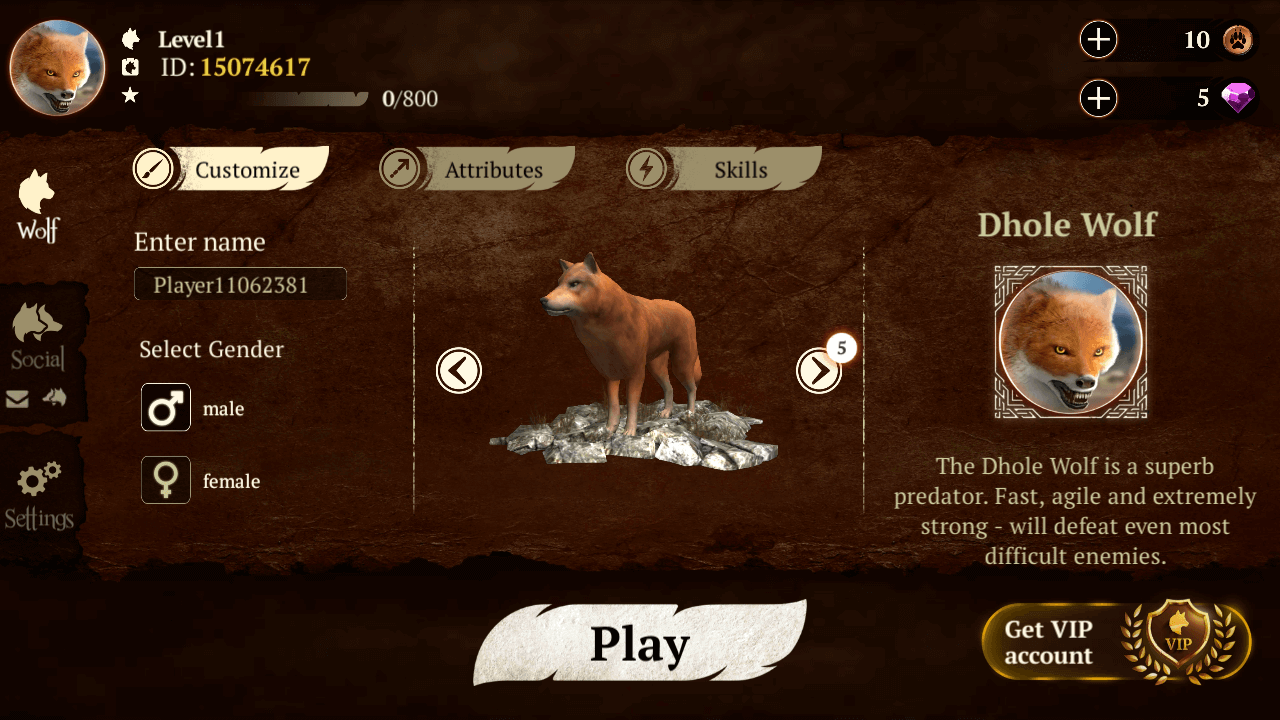Edit the player name field

[x=240, y=283]
